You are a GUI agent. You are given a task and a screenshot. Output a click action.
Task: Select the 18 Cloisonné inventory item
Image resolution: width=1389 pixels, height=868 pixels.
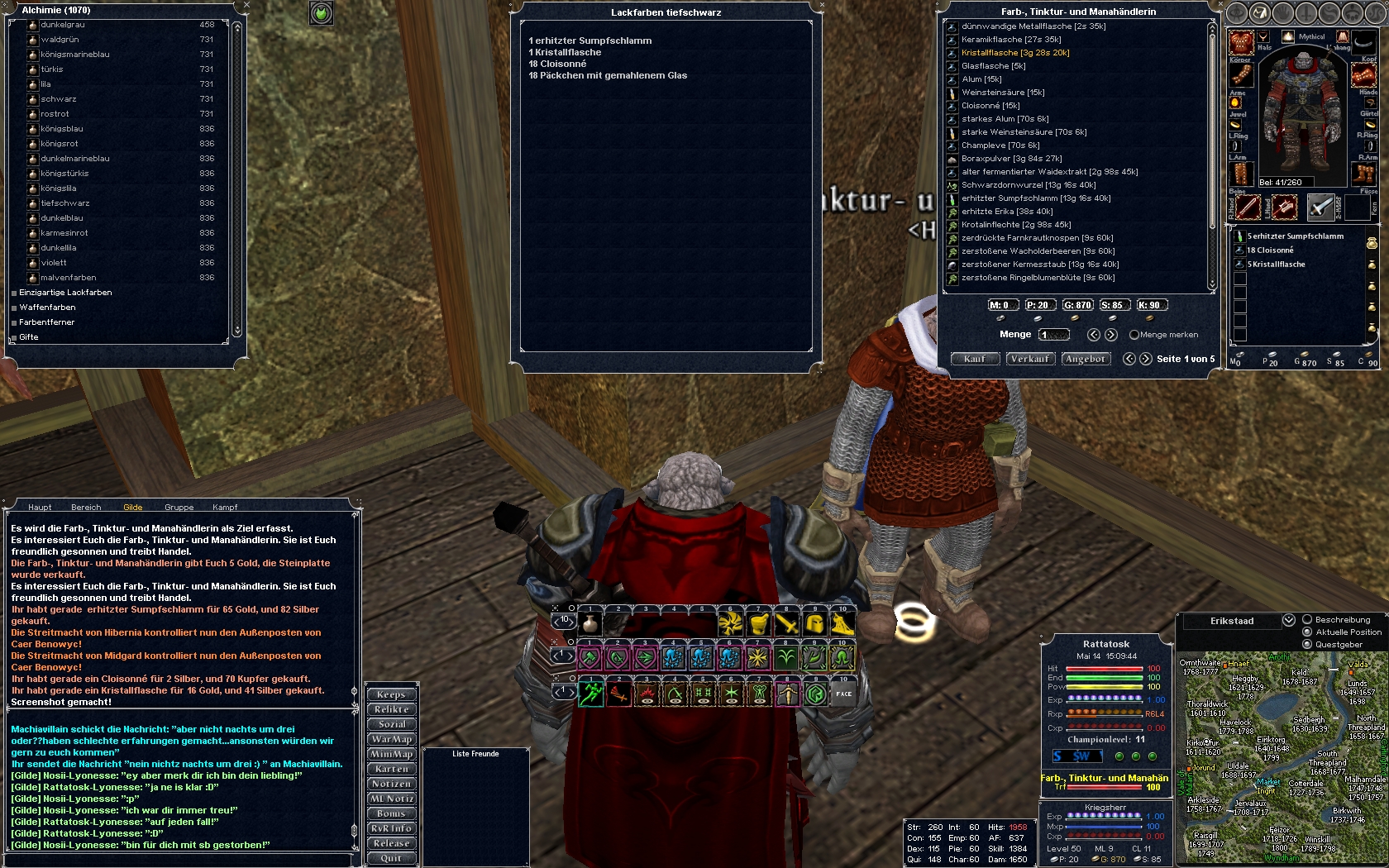[1270, 250]
